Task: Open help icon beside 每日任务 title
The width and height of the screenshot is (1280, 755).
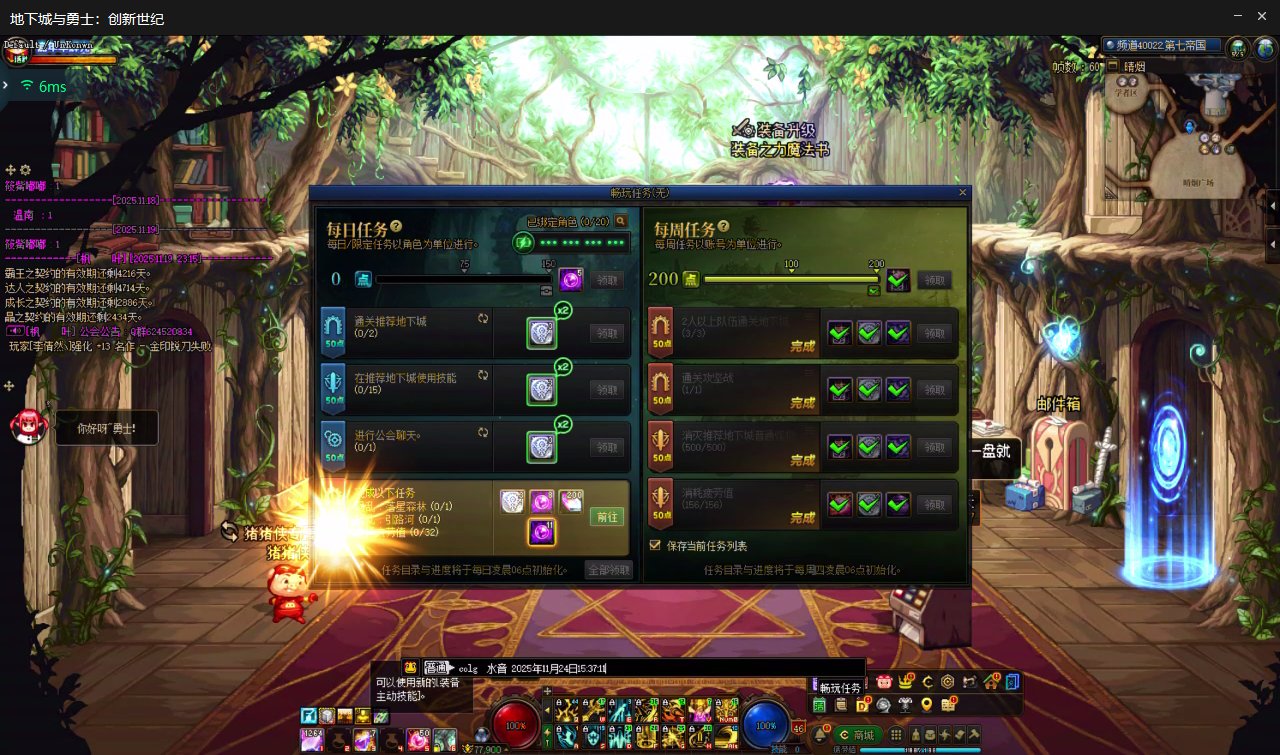Action: 396,227
